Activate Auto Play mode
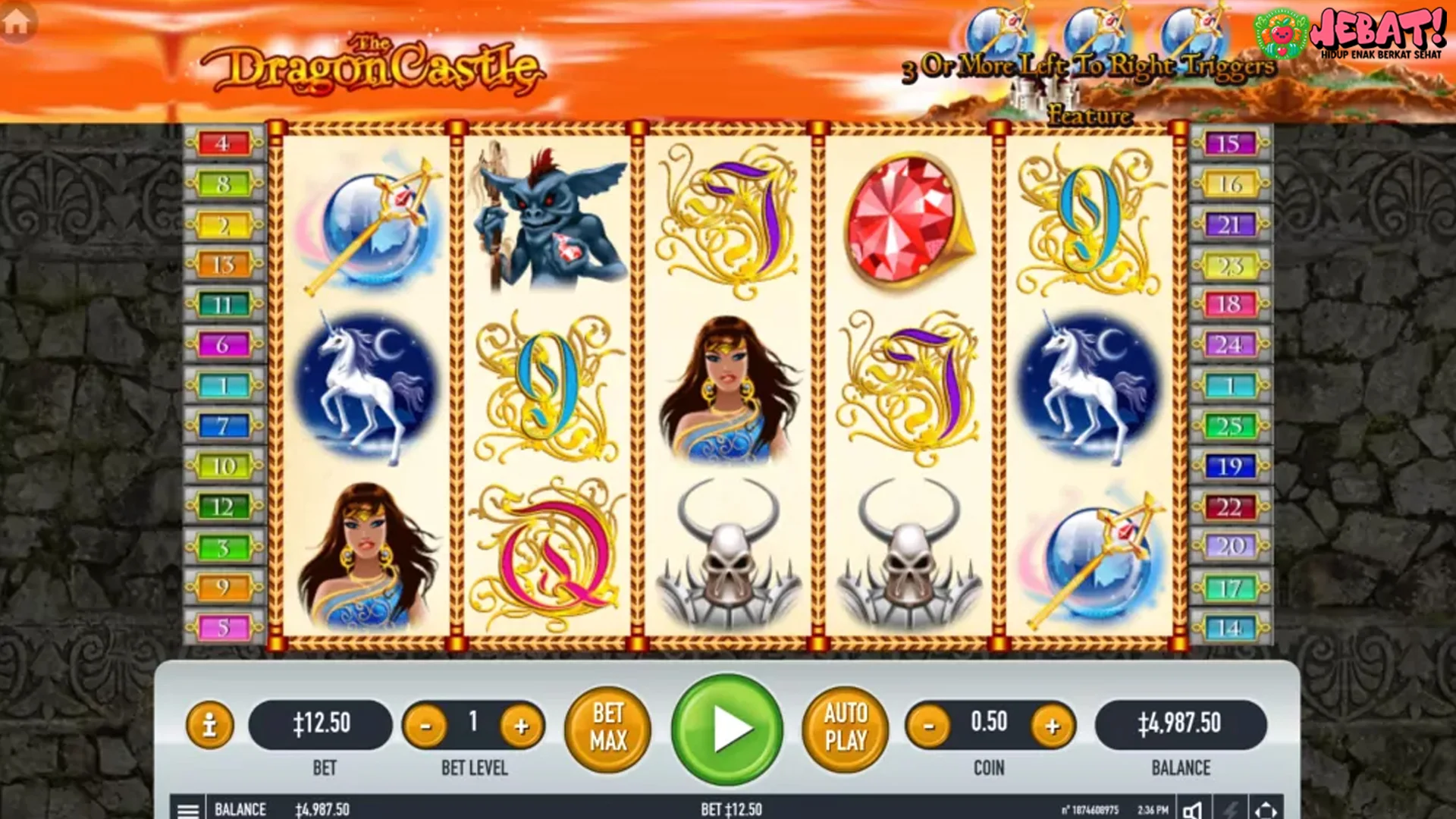1456x819 pixels. coord(844,728)
